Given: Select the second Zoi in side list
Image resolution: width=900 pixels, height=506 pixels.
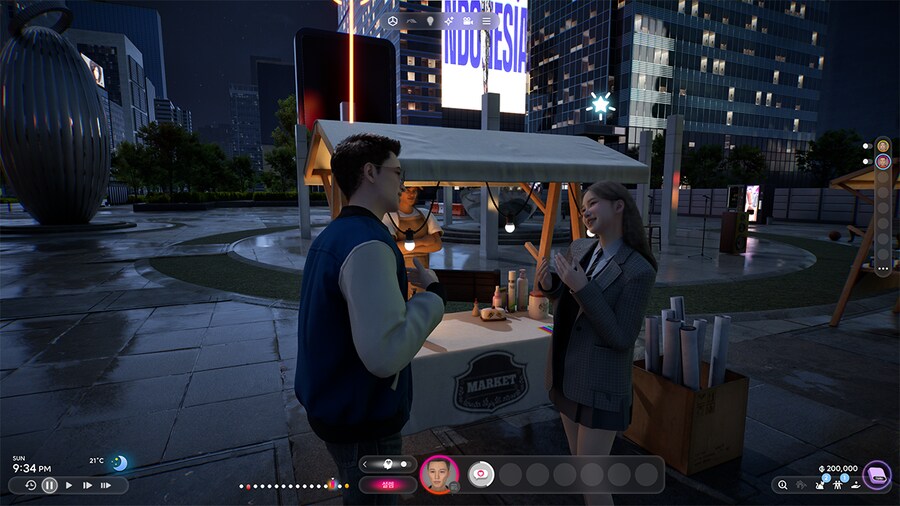Looking at the screenshot, I should click(882, 161).
